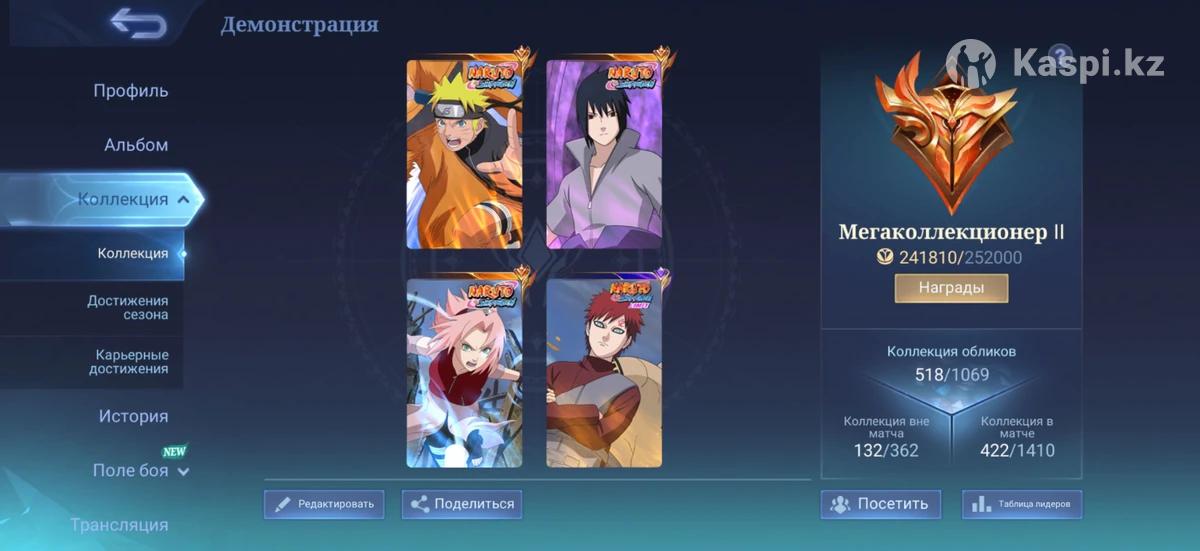Viewport: 1200px width, 551px height.
Task: Go back using the arrow button
Action: [138, 23]
